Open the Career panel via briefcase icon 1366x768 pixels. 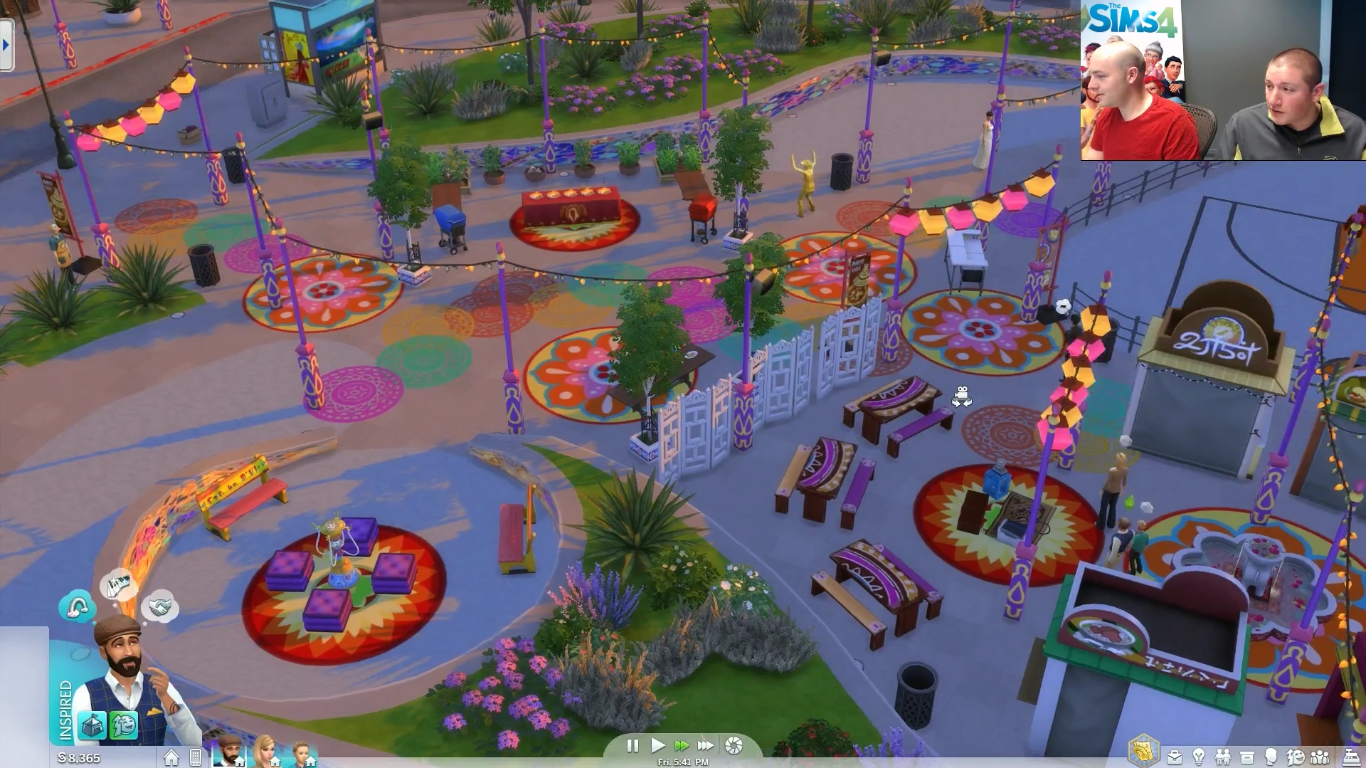(1174, 758)
